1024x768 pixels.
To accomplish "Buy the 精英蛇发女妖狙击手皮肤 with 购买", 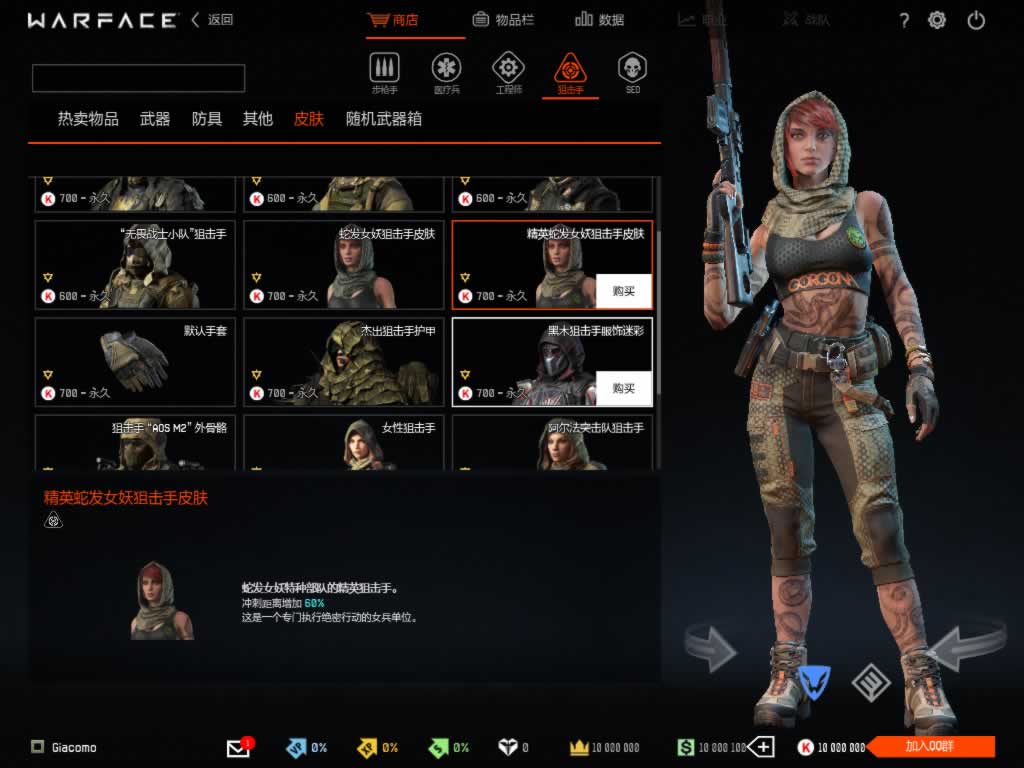I will tap(624, 291).
